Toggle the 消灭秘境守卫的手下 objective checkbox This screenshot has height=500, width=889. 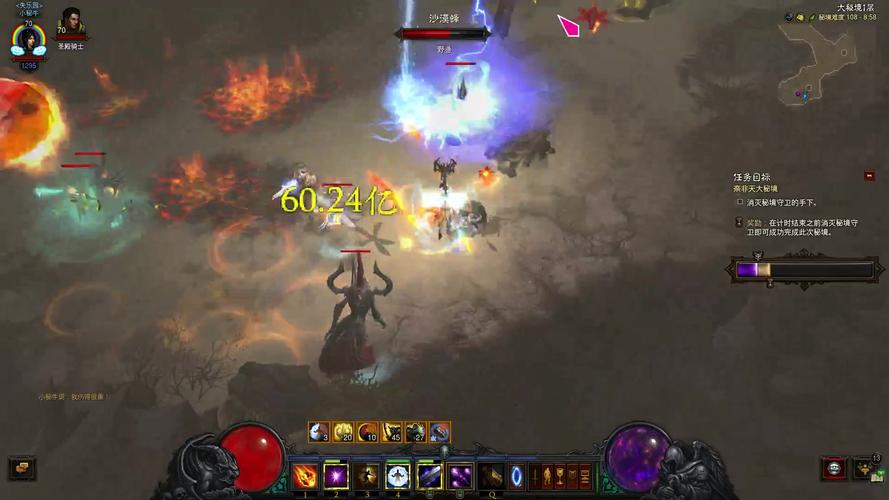[x=740, y=202]
